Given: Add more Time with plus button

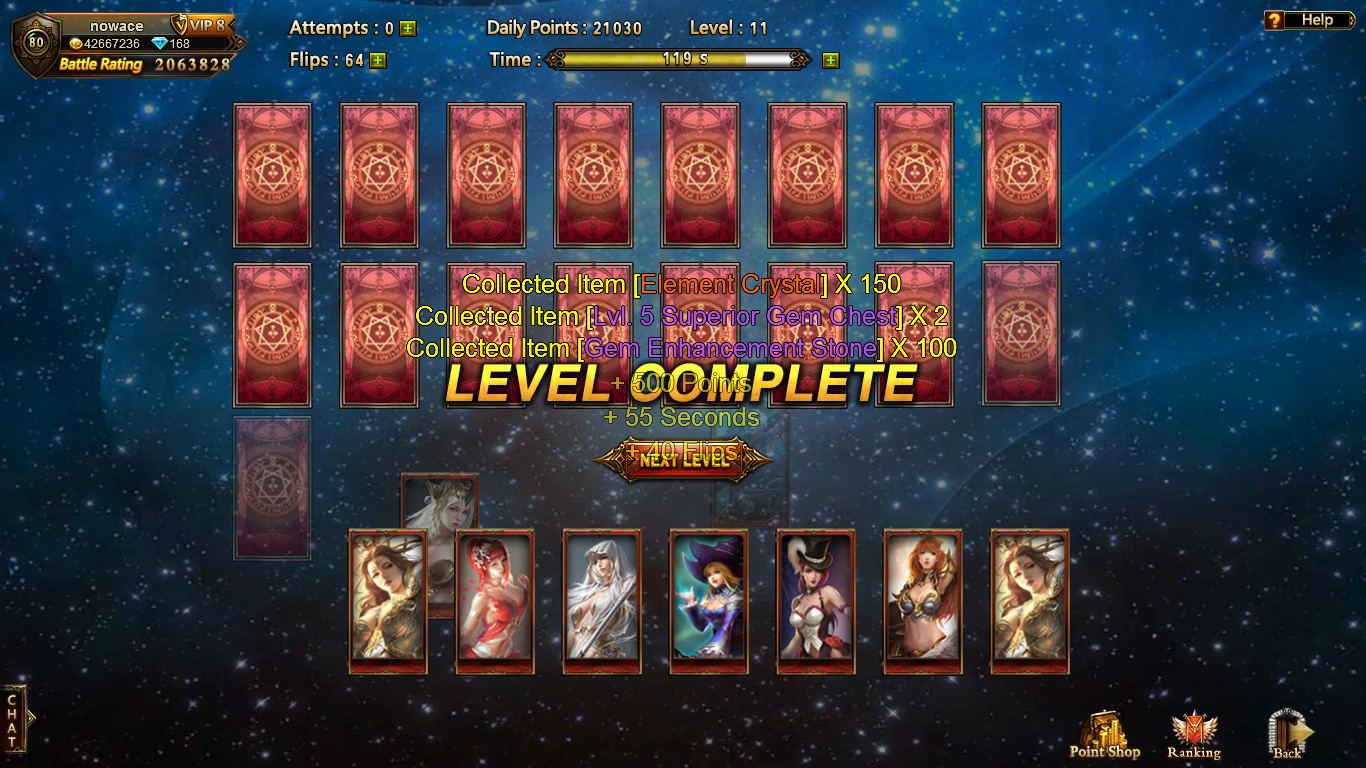Looking at the screenshot, I should tap(830, 60).
